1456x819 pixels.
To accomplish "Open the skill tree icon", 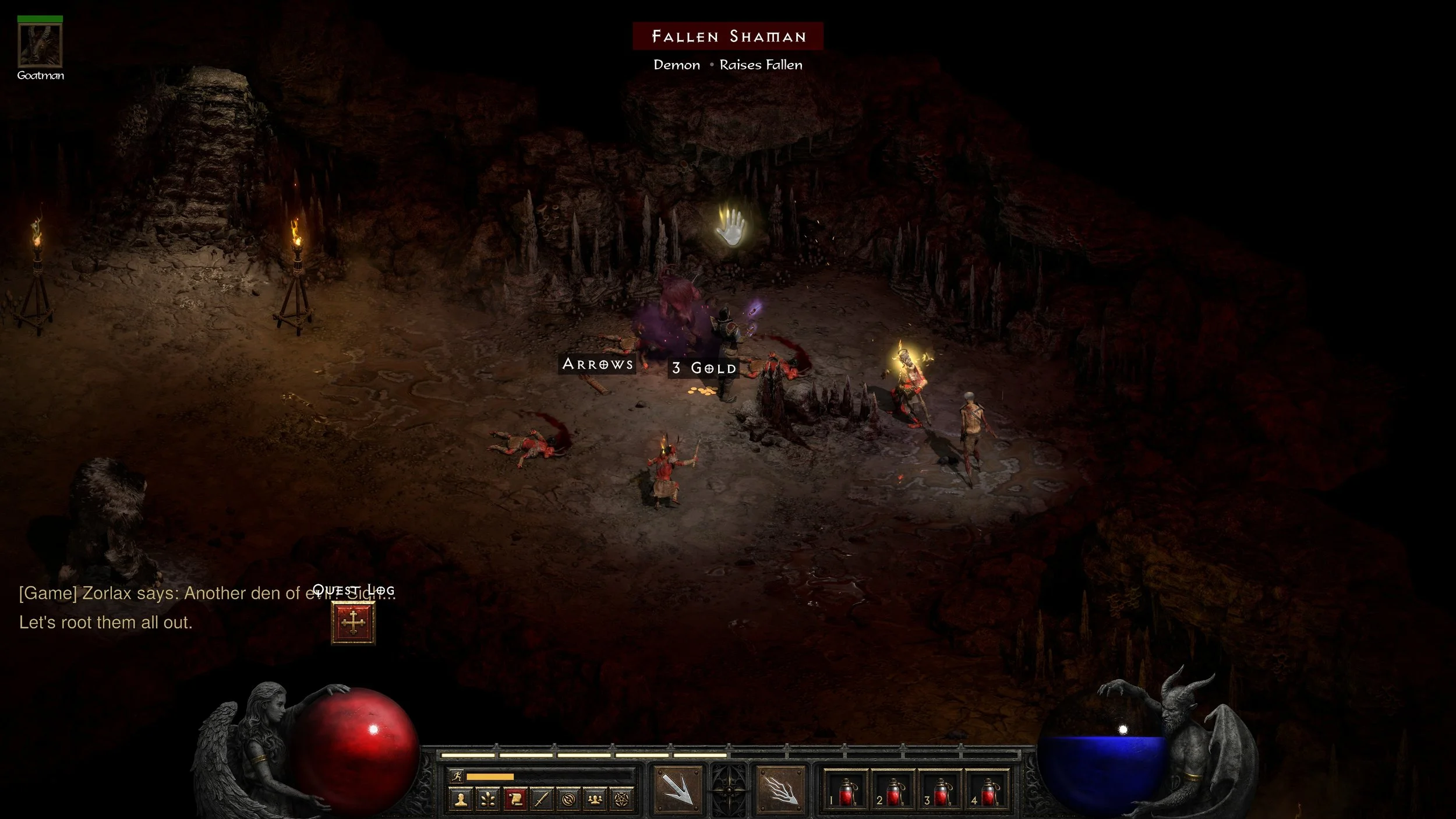I will (x=487, y=800).
